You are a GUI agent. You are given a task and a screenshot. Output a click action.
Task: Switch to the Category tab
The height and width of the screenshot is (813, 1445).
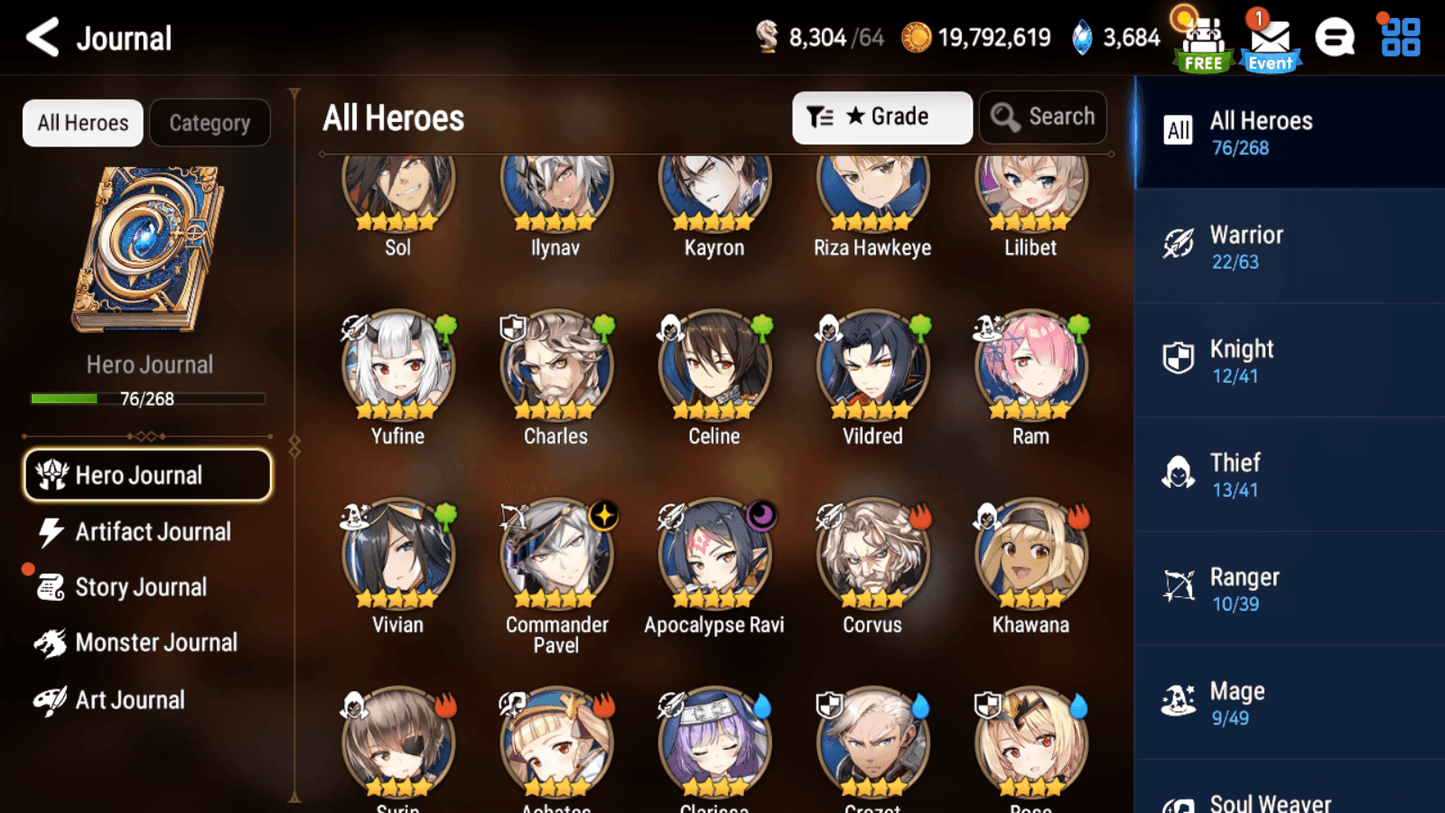(x=210, y=122)
